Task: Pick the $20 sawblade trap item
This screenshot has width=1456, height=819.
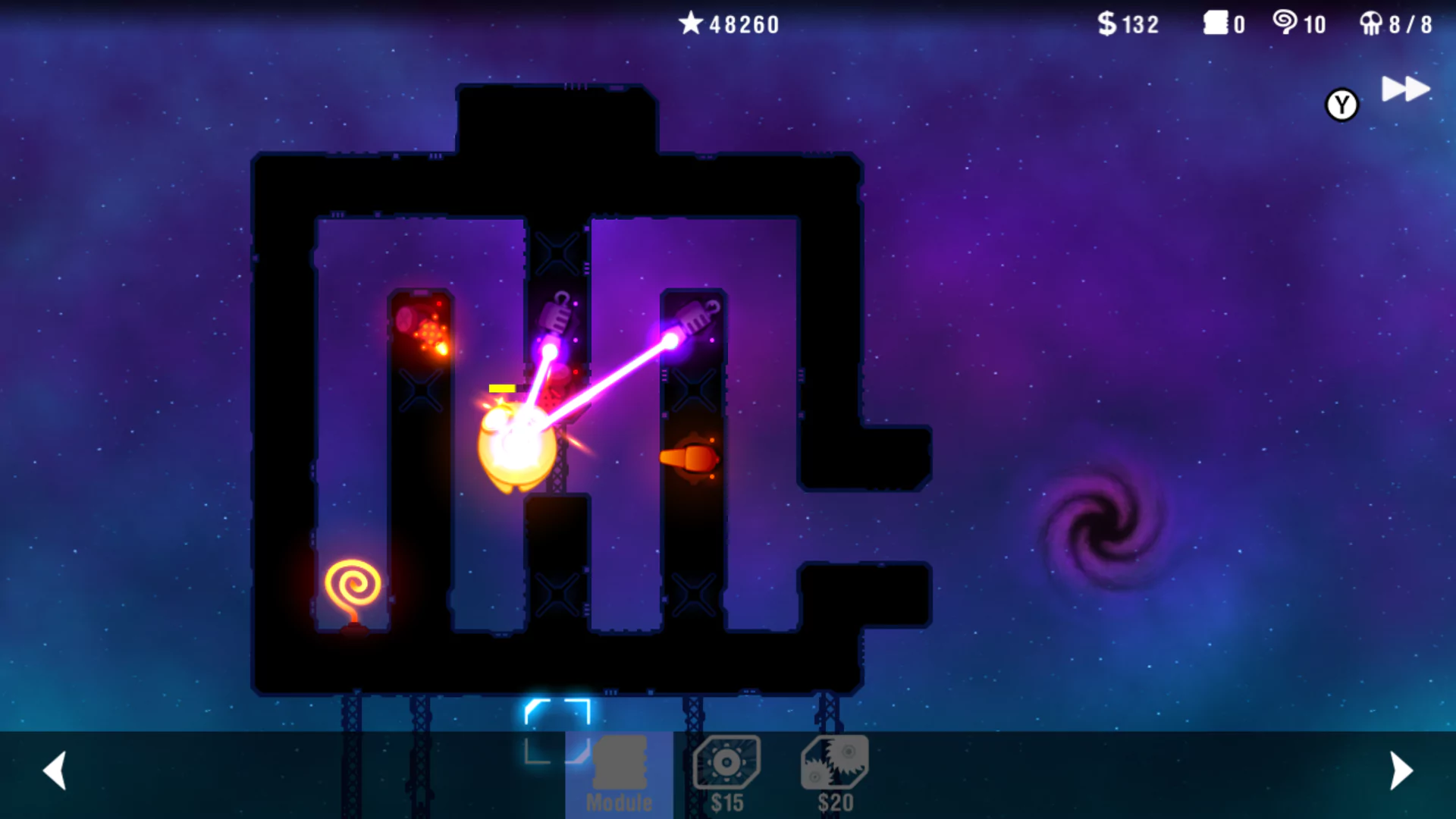Action: (835, 772)
